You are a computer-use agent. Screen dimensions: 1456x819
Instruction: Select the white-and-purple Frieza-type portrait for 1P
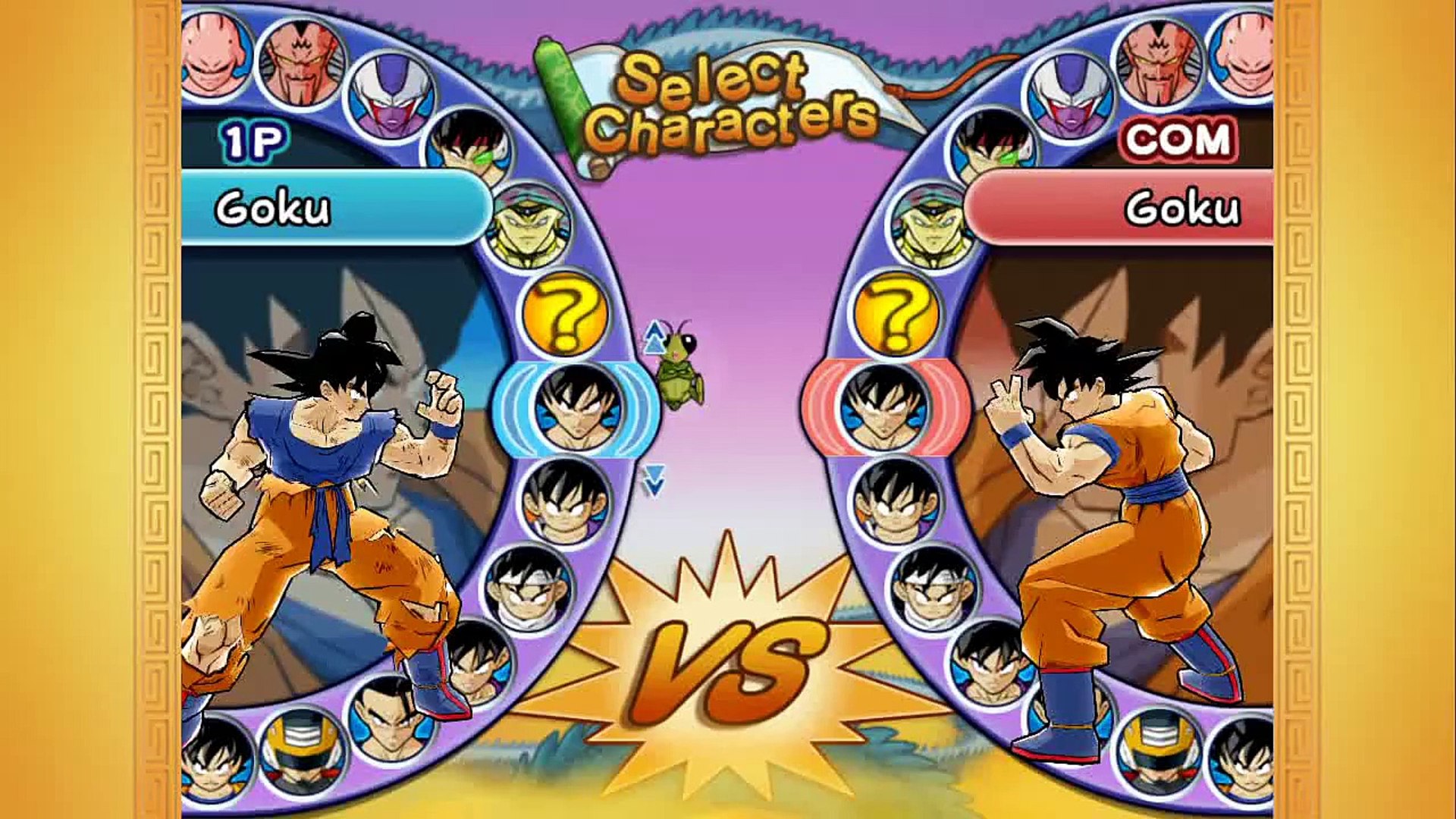pyautogui.click(x=391, y=97)
